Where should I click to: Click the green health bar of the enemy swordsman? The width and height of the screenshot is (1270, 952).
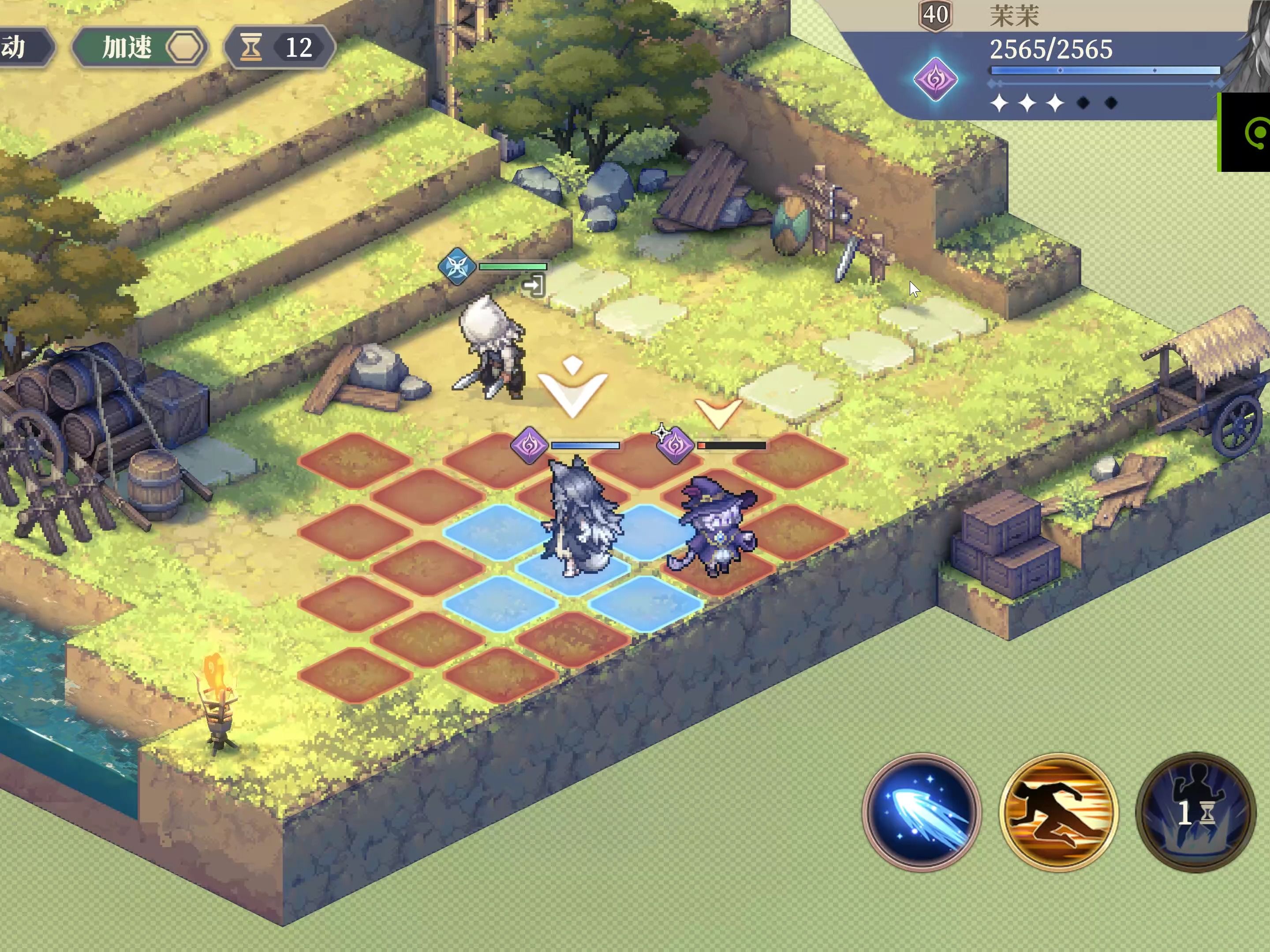pos(513,268)
